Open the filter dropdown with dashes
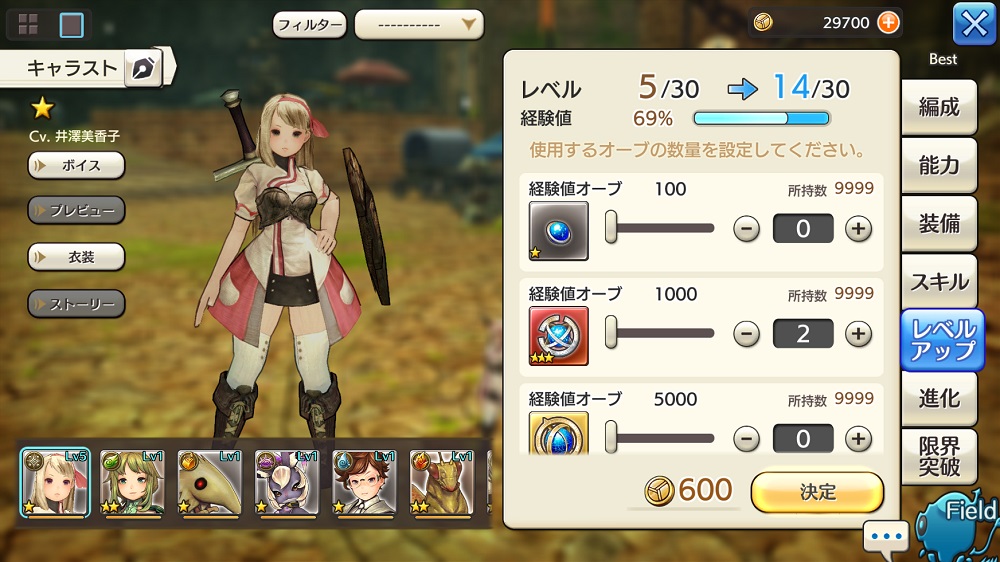The height and width of the screenshot is (562, 1000). [418, 24]
